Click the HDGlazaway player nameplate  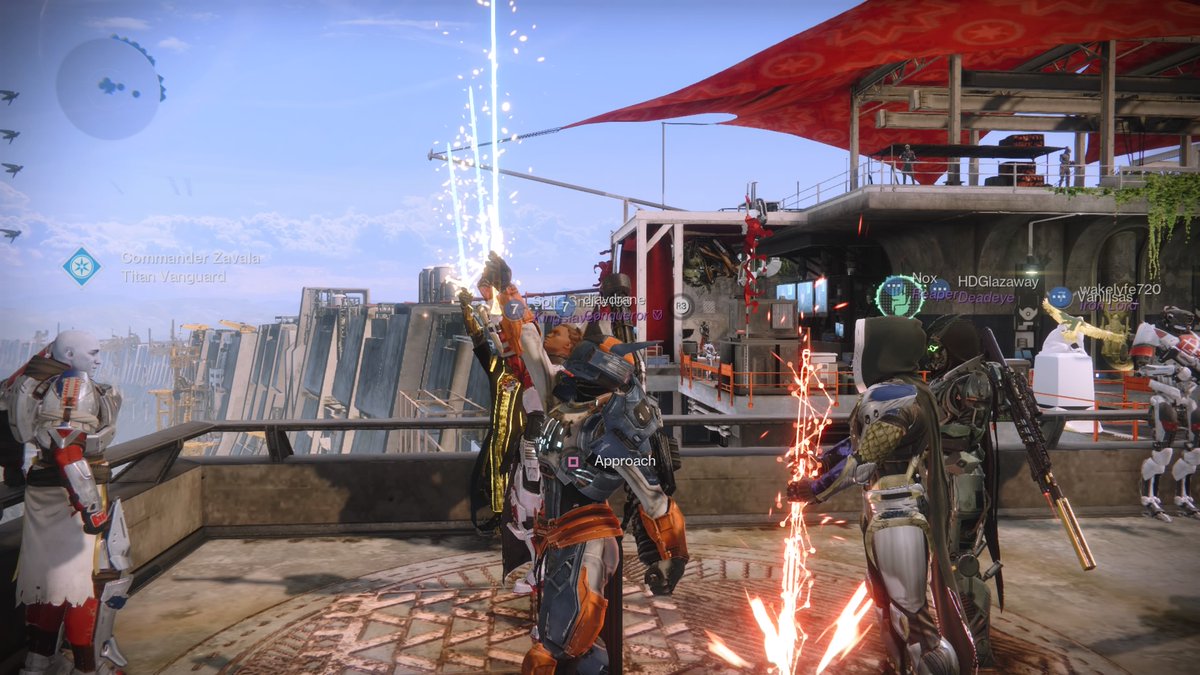coord(997,282)
